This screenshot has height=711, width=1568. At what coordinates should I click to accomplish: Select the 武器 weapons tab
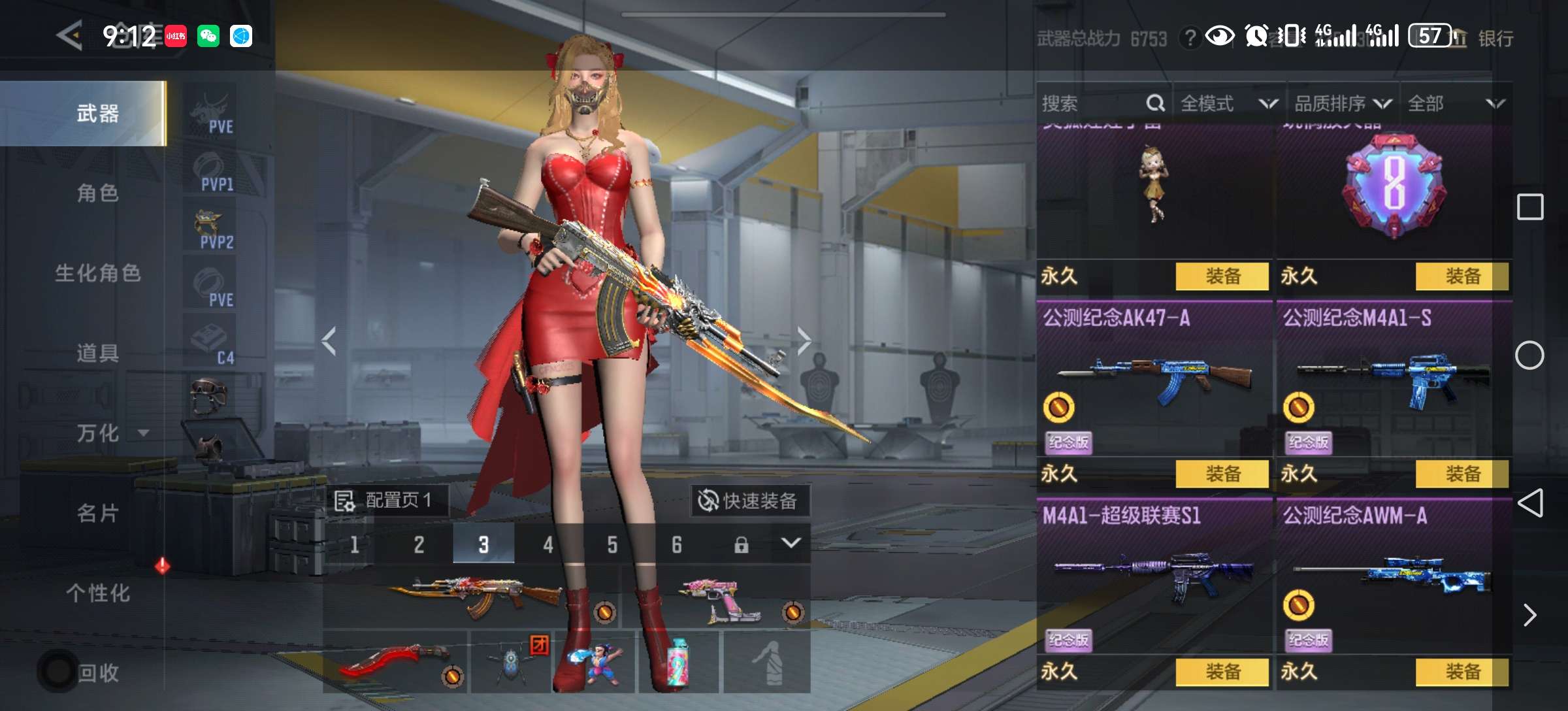point(98,114)
